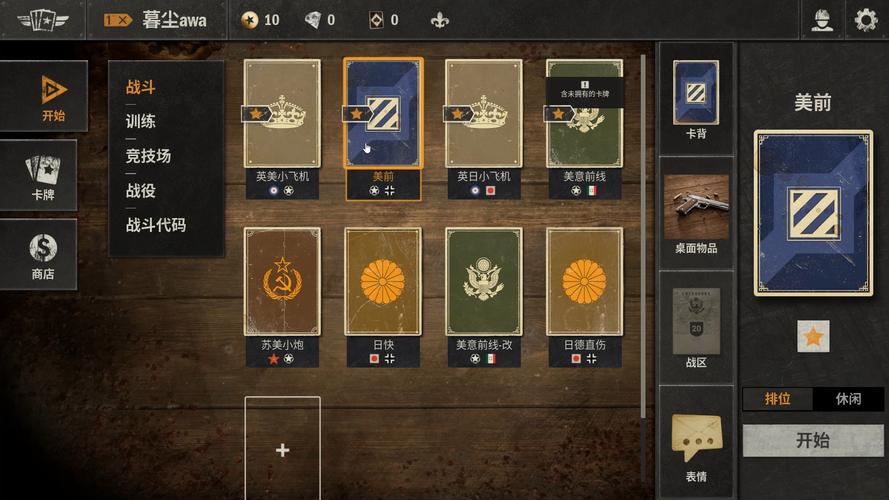Open the player profile helmet icon
The image size is (889, 500).
point(822,20)
